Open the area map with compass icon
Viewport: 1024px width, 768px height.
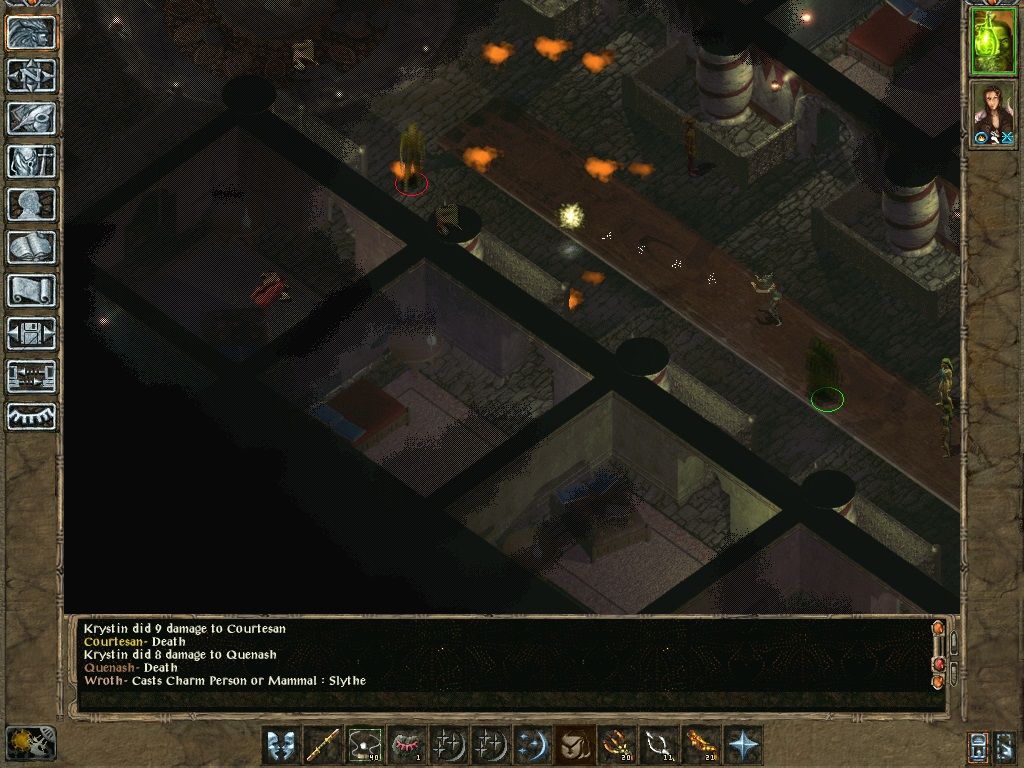pos(31,75)
